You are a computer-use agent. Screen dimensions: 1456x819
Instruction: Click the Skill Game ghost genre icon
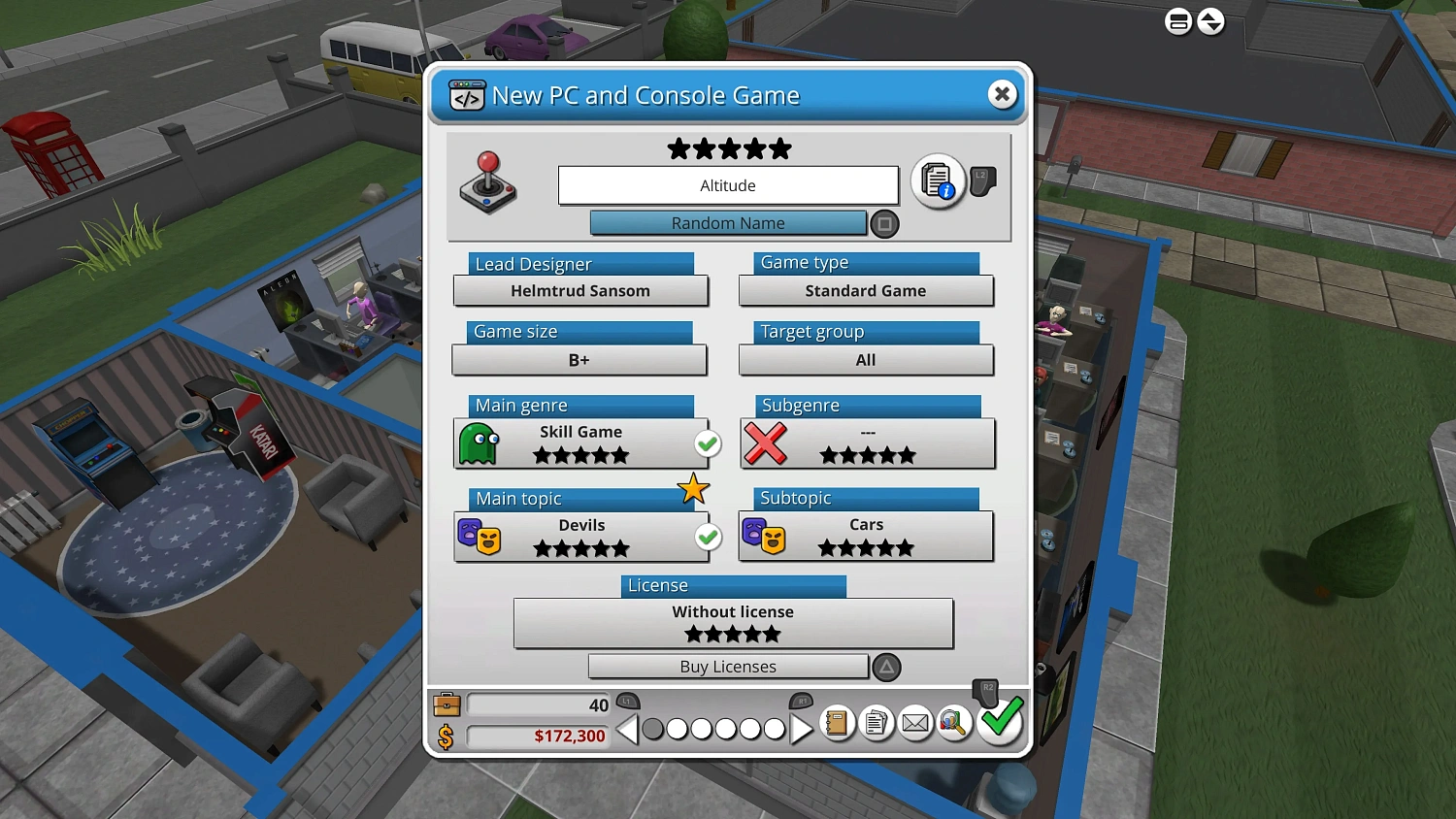coord(477,443)
